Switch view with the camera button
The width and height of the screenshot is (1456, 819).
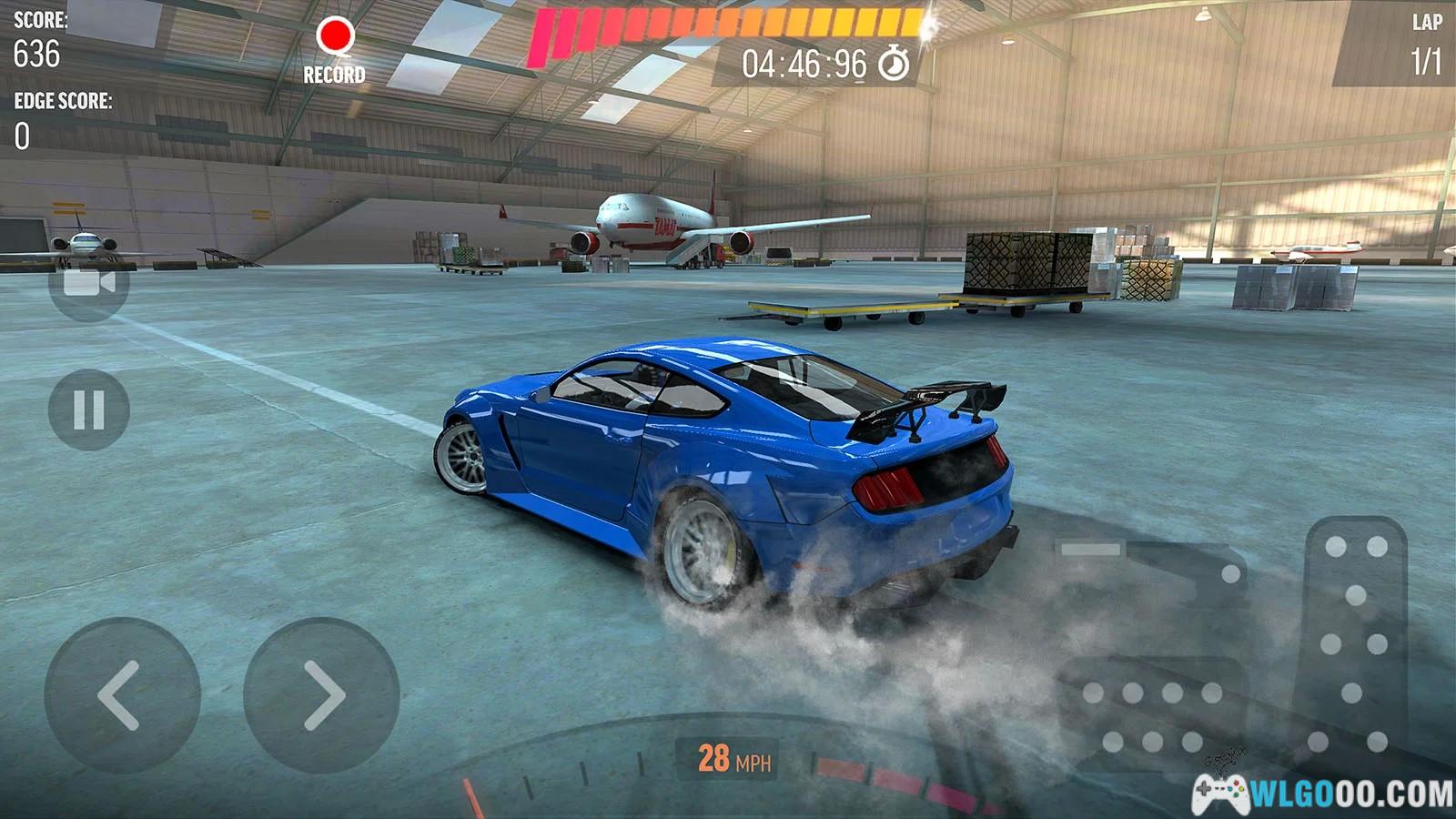[88, 283]
